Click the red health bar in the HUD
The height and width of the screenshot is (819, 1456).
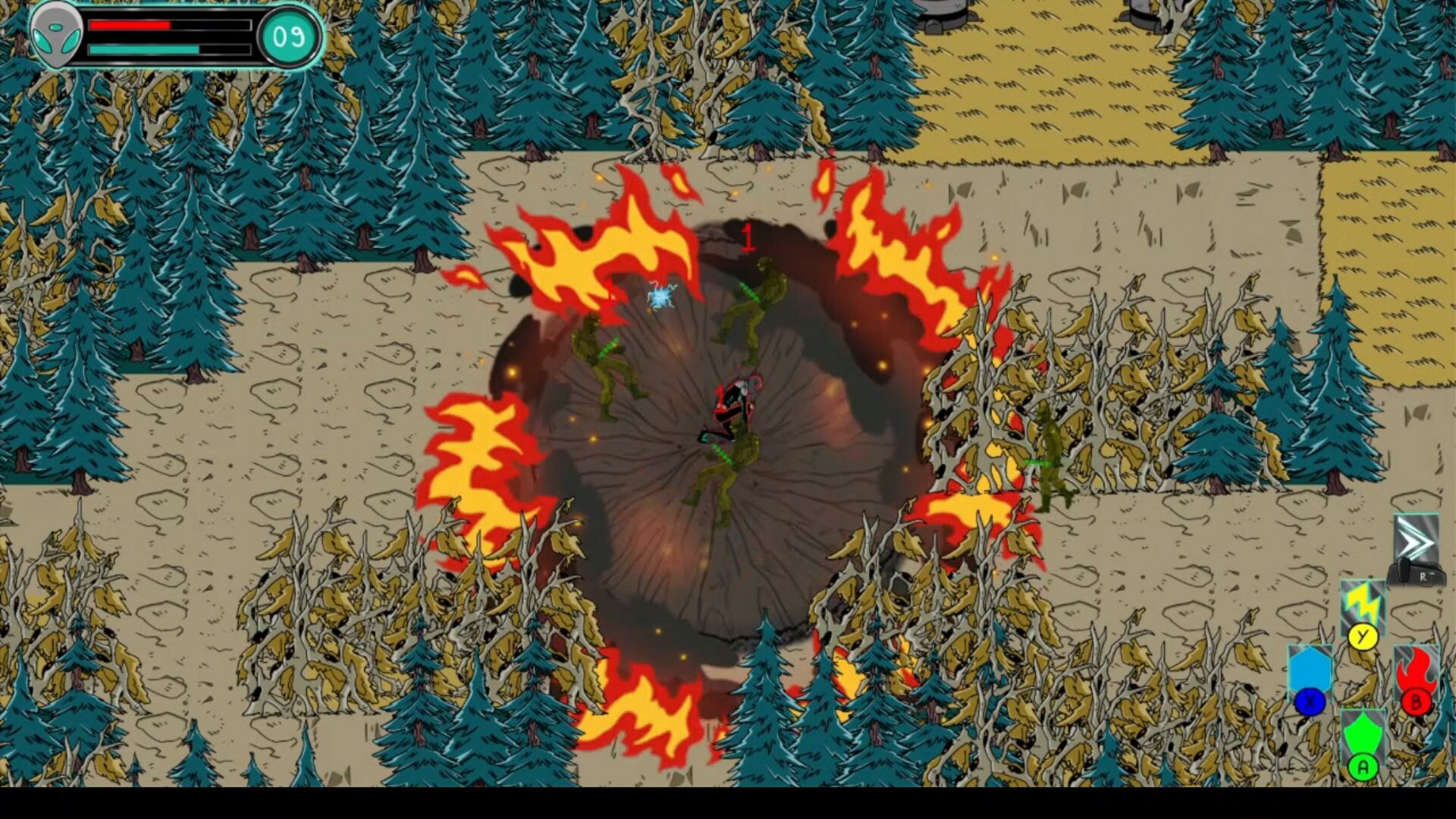(130, 25)
